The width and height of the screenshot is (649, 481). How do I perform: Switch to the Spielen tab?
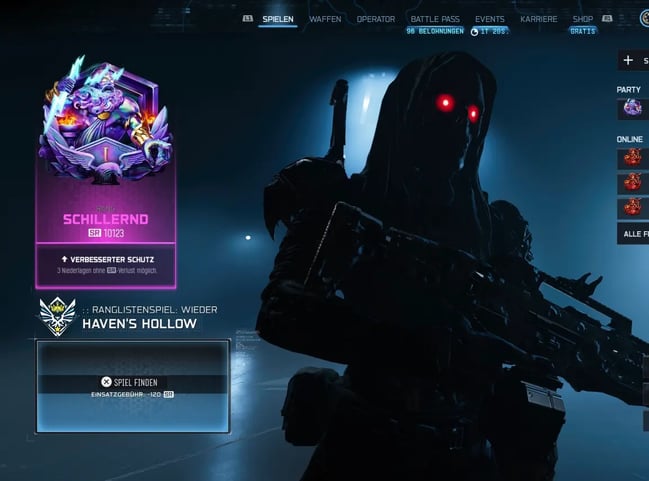(x=278, y=19)
